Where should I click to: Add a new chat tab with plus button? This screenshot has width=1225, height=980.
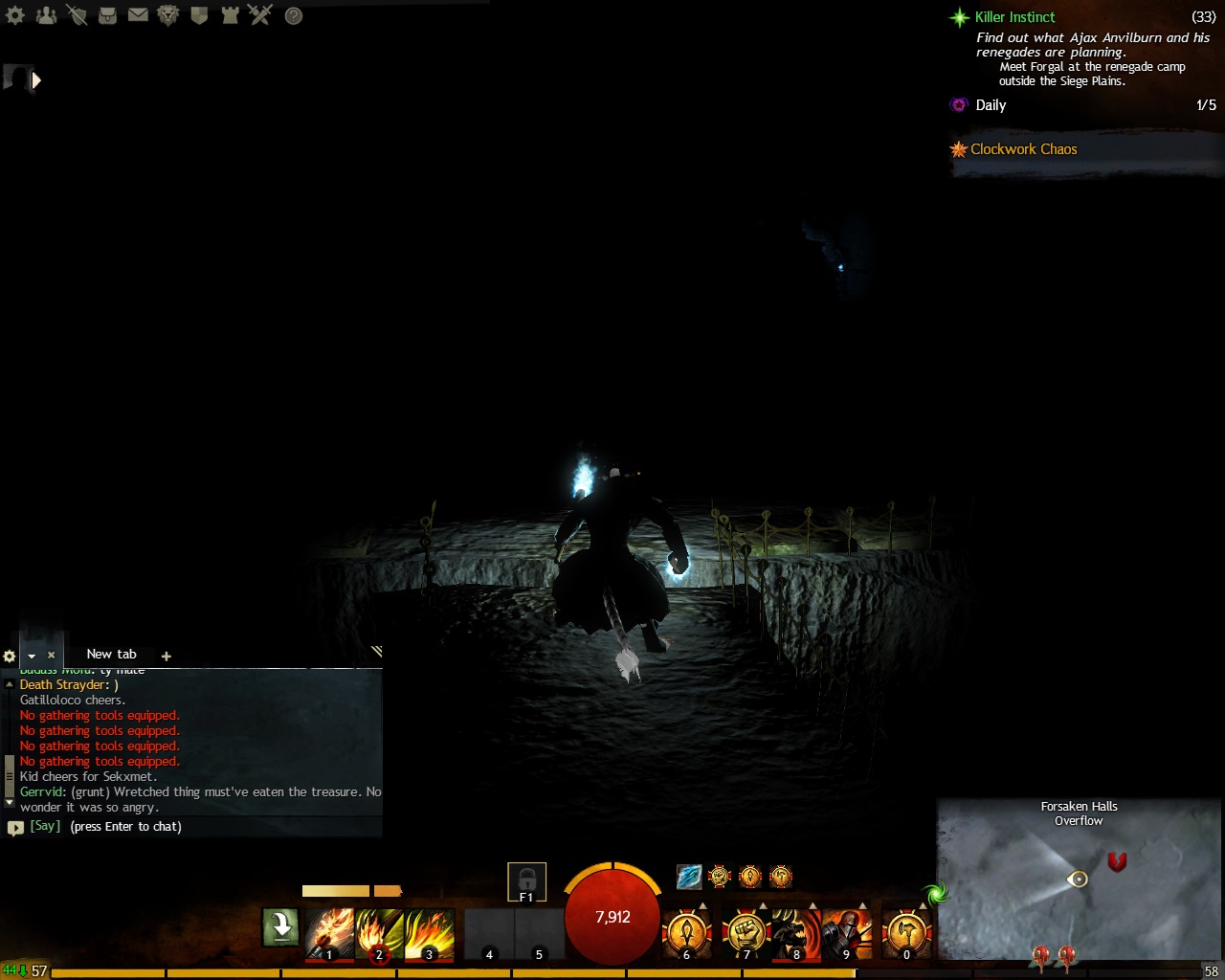coord(167,657)
